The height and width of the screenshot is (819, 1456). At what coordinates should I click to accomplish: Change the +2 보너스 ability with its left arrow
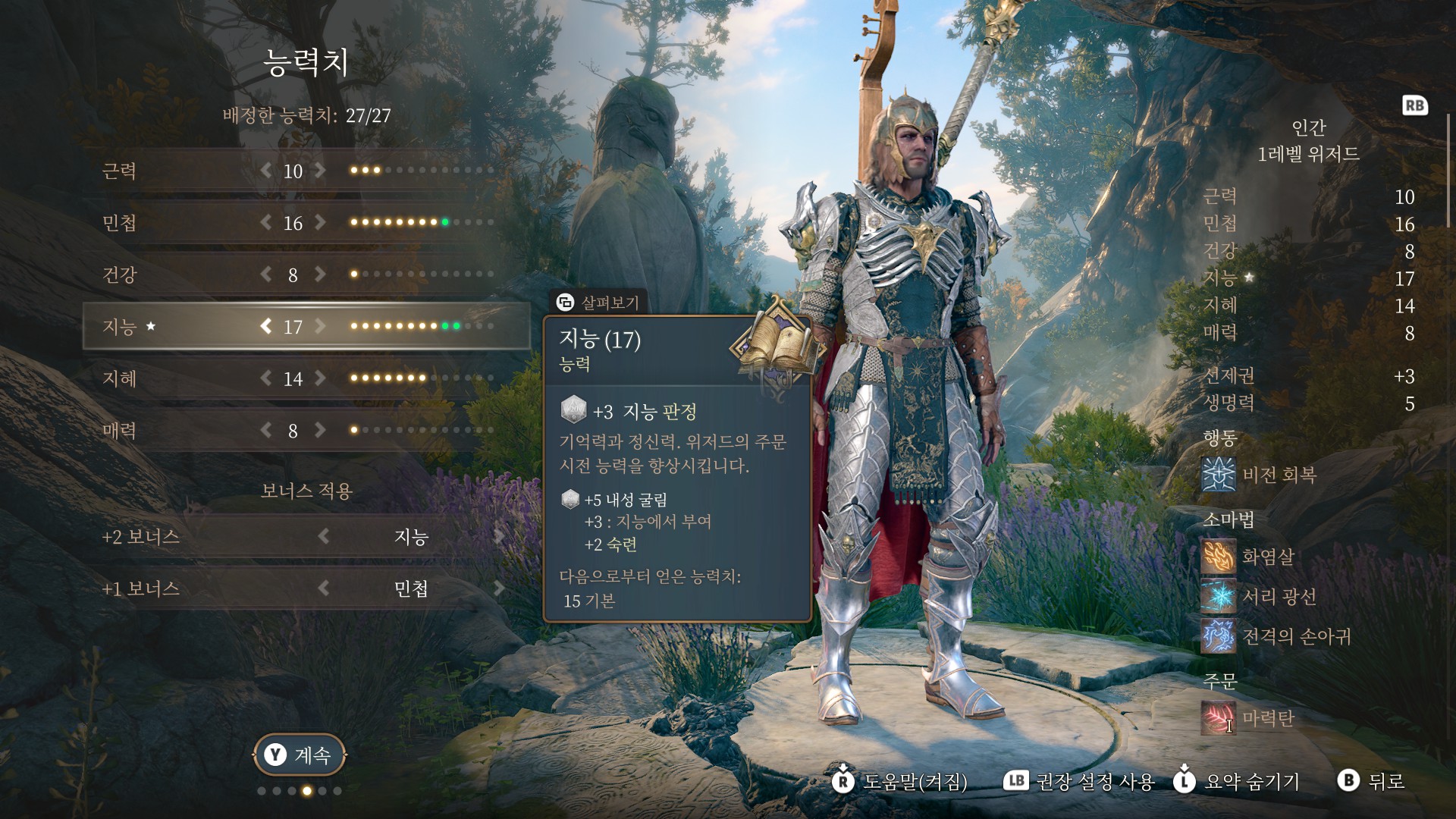[324, 537]
